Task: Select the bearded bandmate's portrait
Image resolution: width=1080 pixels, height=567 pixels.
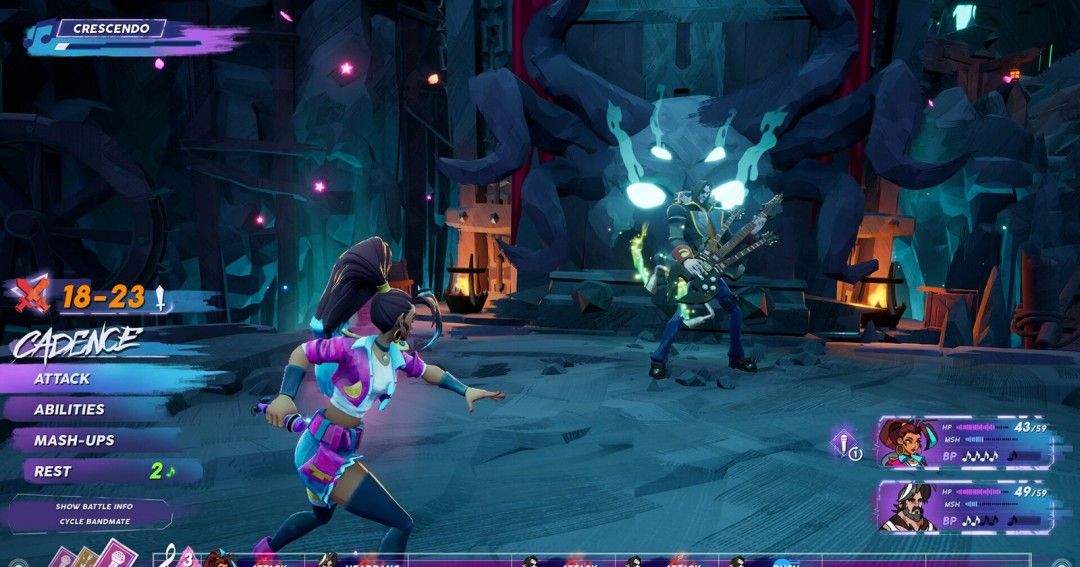Action: tap(906, 506)
